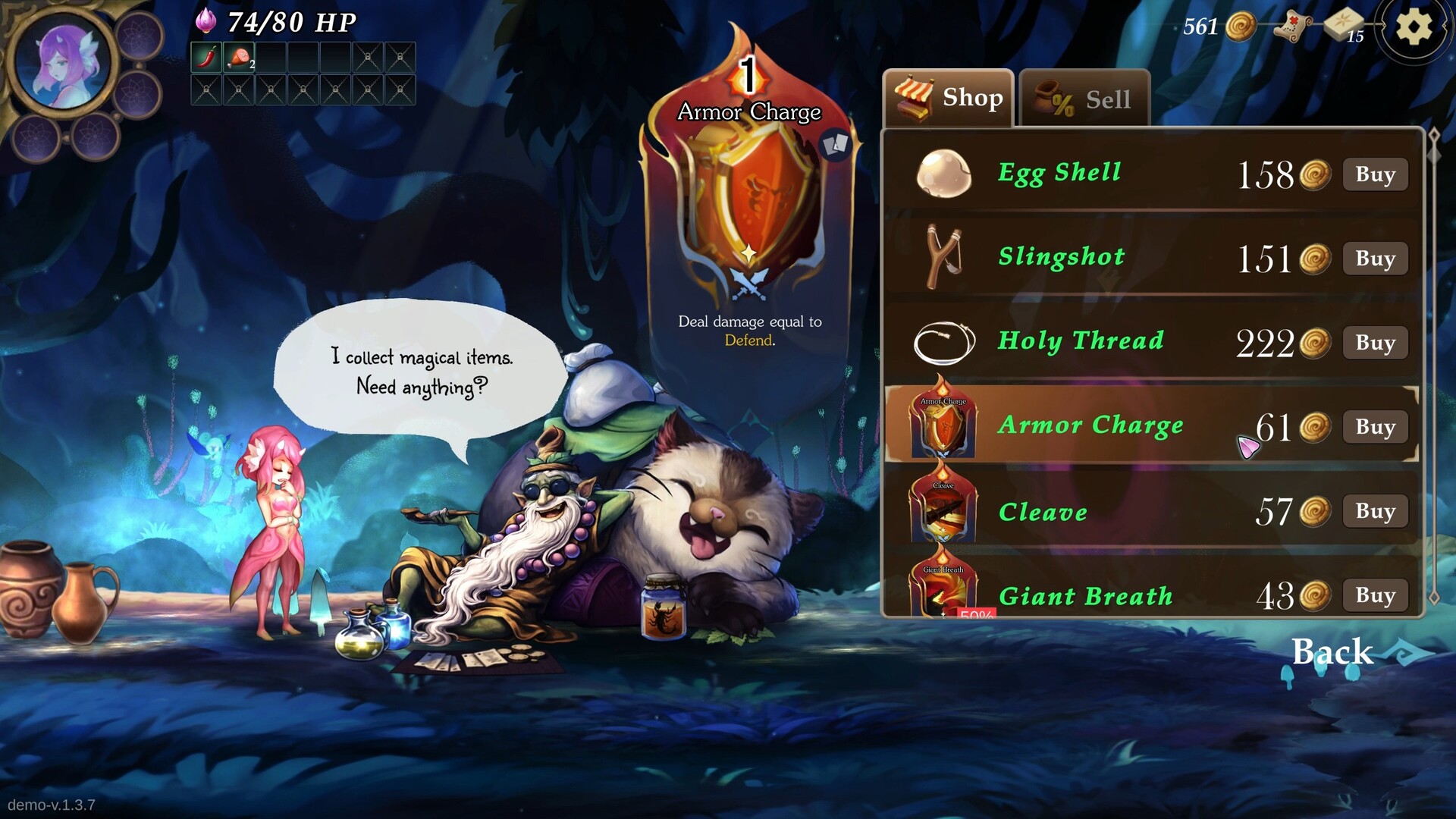
Task: Buy the Giant Breath card
Action: [1375, 595]
